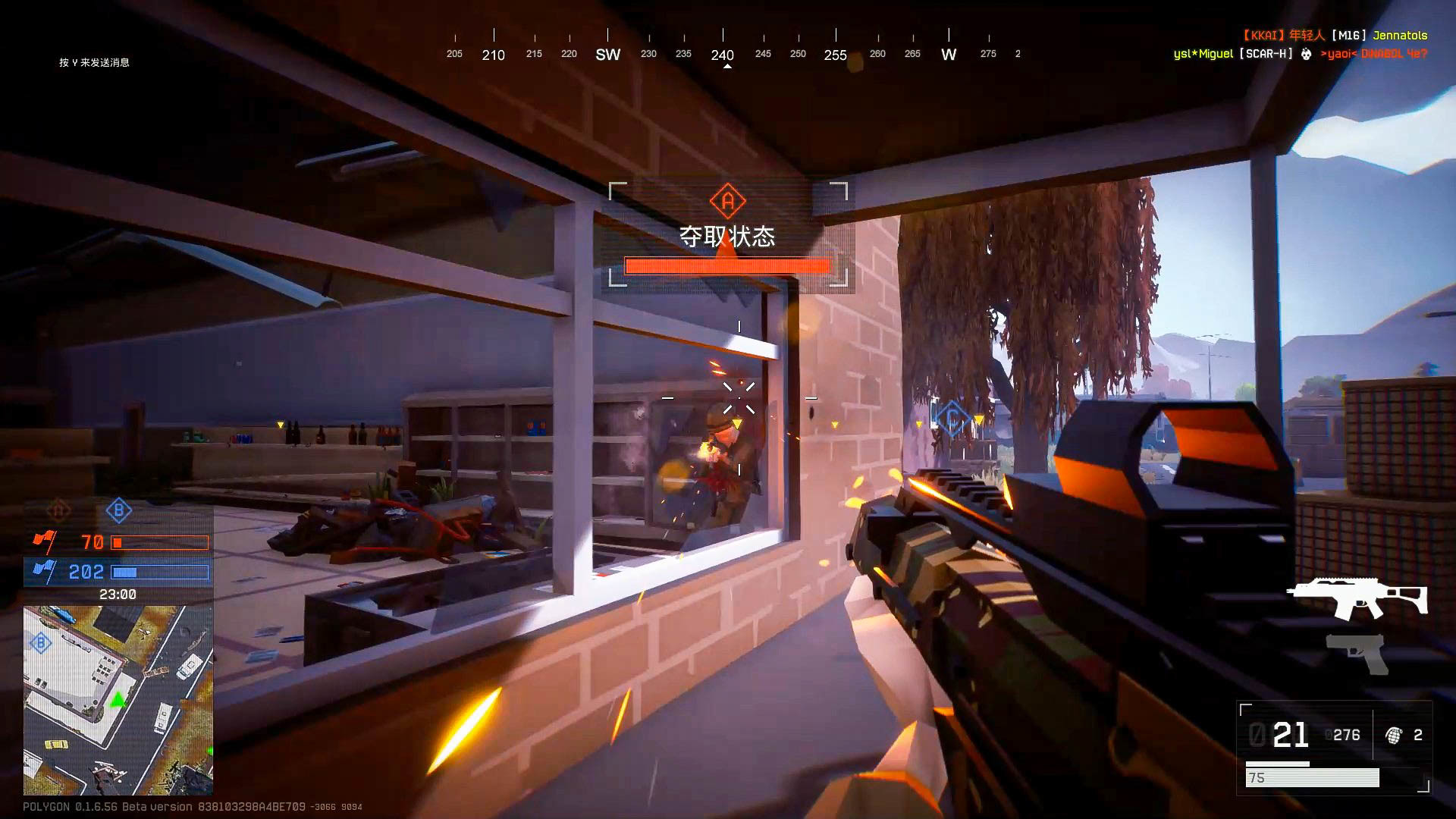This screenshot has width=1456, height=819.
Task: Click the red capture progress bar
Action: click(x=726, y=265)
